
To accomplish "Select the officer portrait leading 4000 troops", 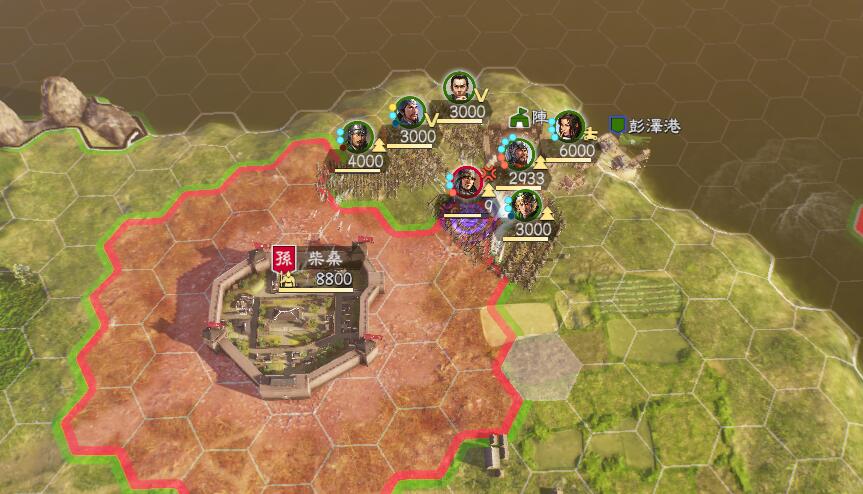I will (x=357, y=137).
